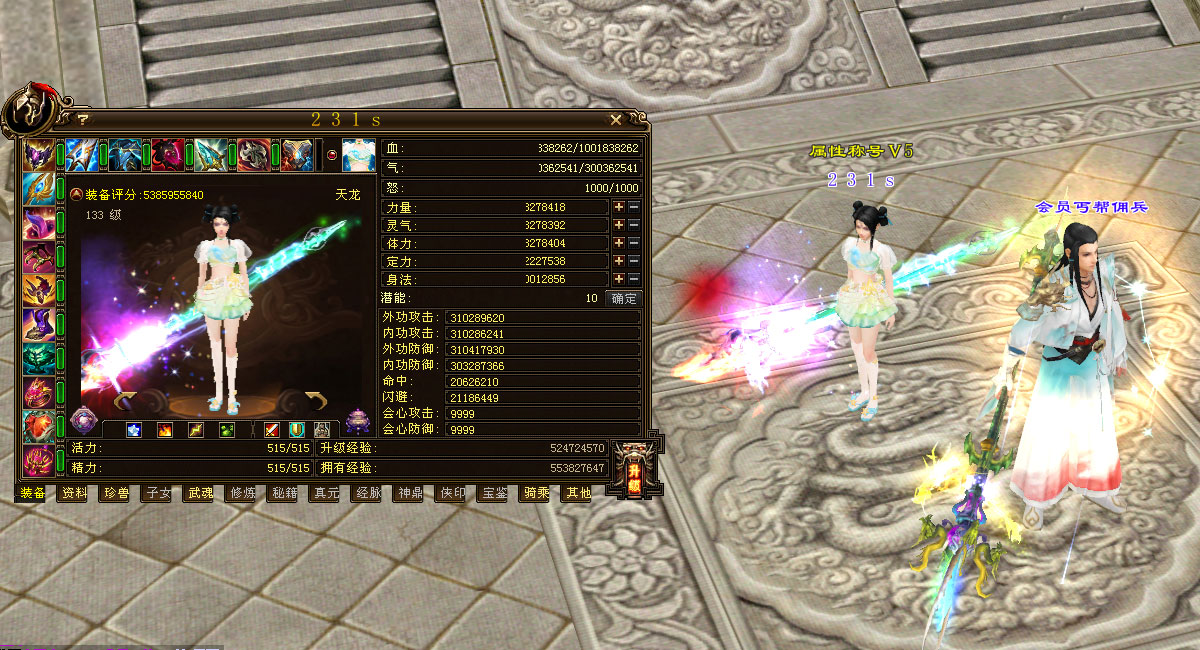Select the red sword icon below the model
1200x650 pixels.
pyautogui.click(x=271, y=430)
